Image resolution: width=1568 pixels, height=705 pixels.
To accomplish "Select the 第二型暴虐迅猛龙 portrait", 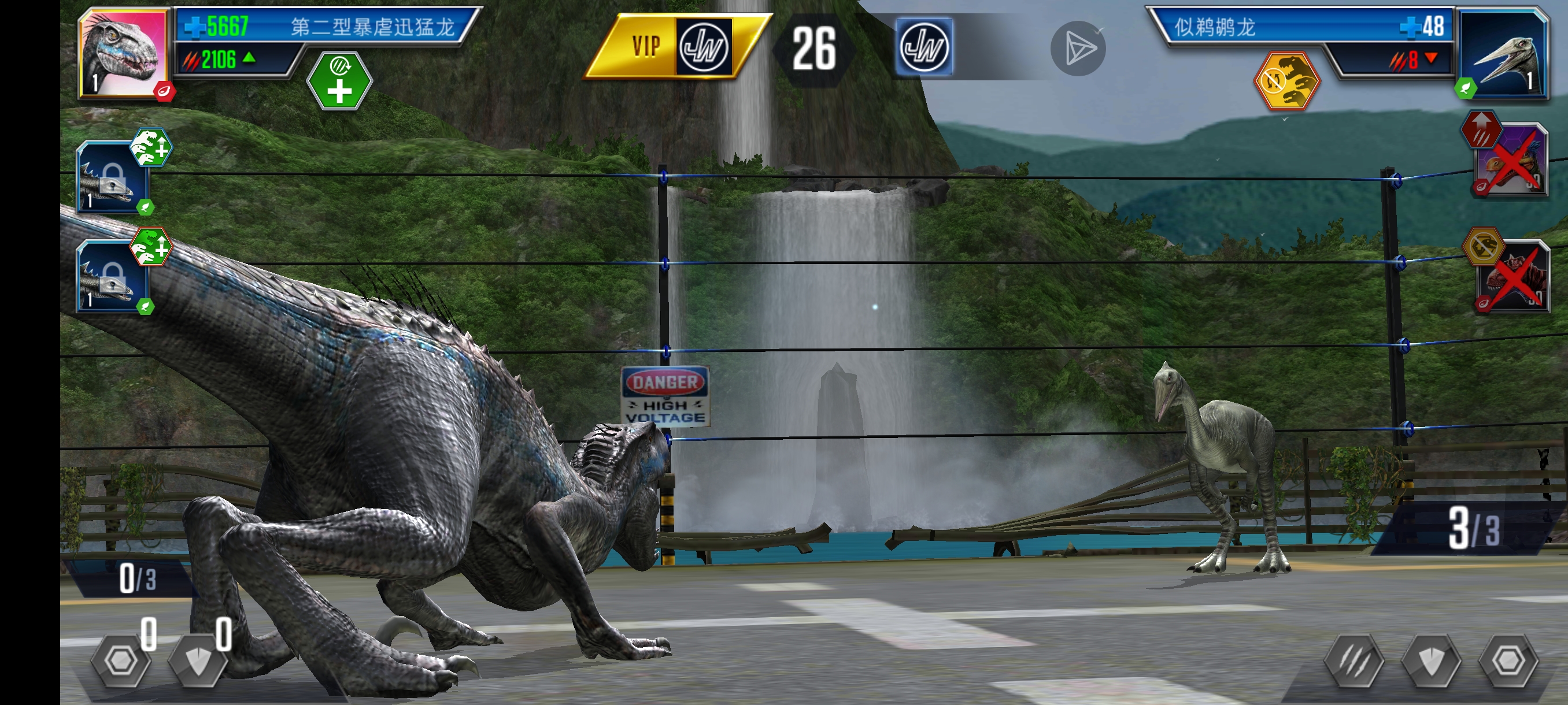I will [124, 54].
